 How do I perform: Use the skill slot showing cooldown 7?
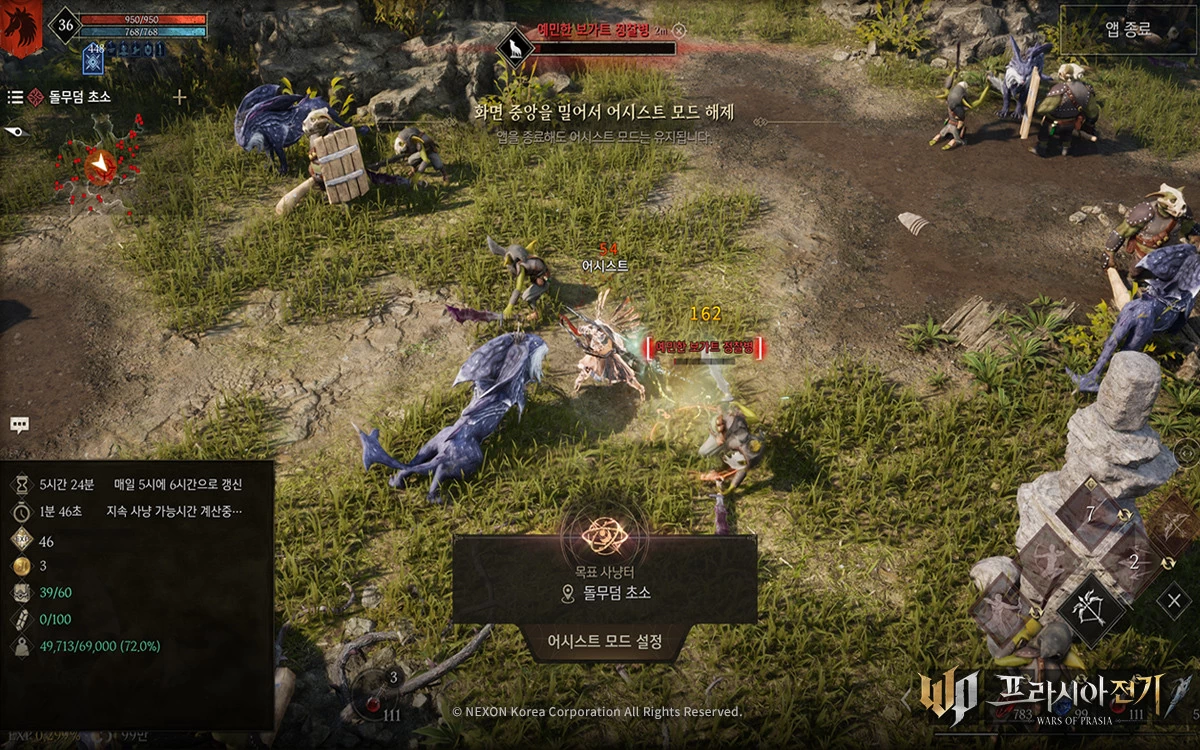pyautogui.click(x=1090, y=514)
